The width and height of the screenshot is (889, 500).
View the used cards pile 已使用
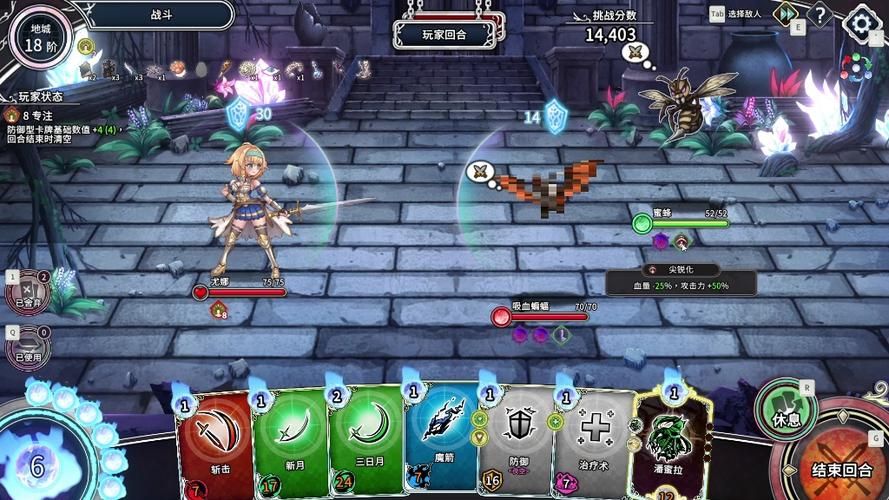pos(28,346)
